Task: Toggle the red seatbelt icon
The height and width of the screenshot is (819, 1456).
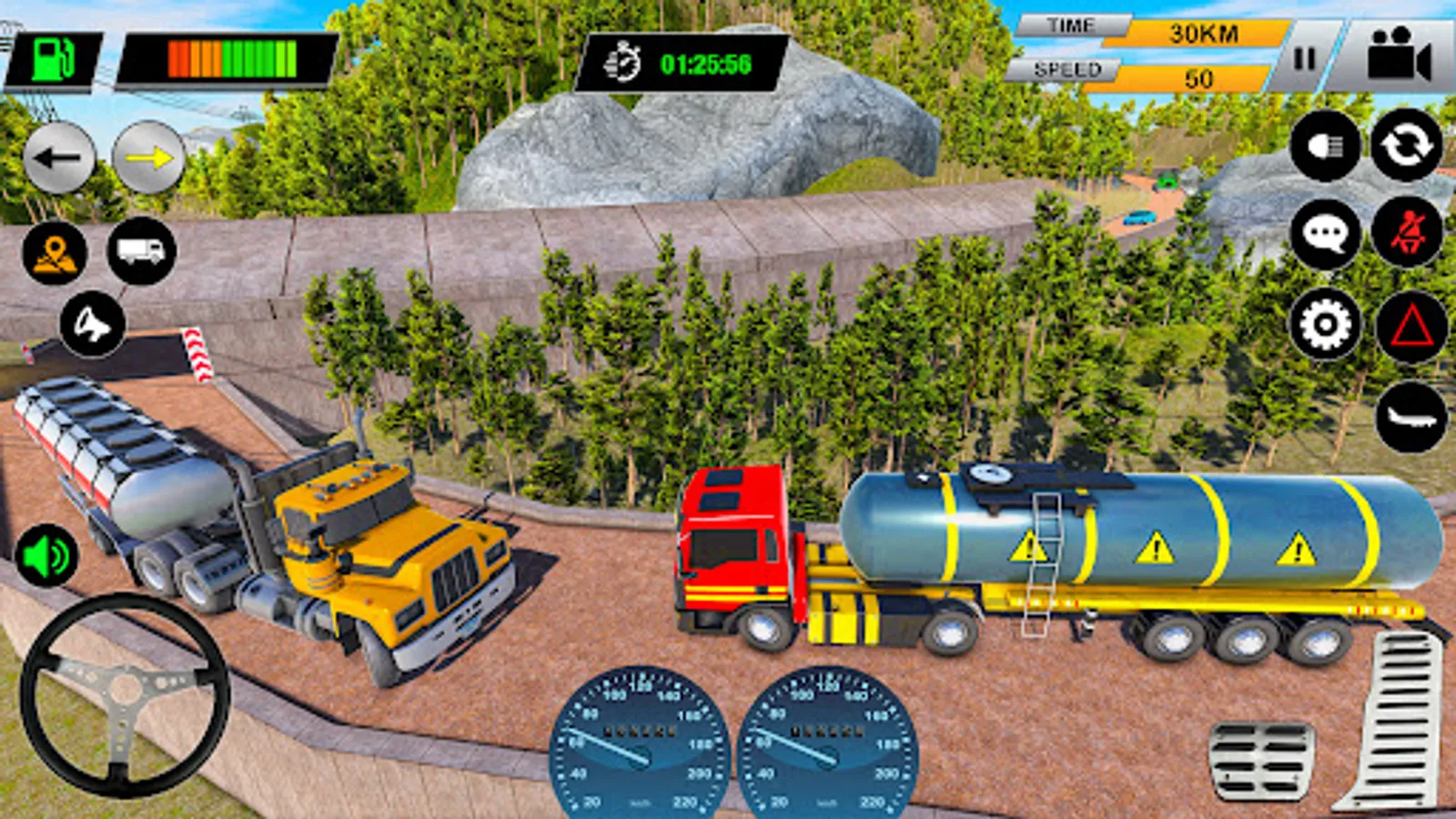Action: pyautogui.click(x=1407, y=233)
